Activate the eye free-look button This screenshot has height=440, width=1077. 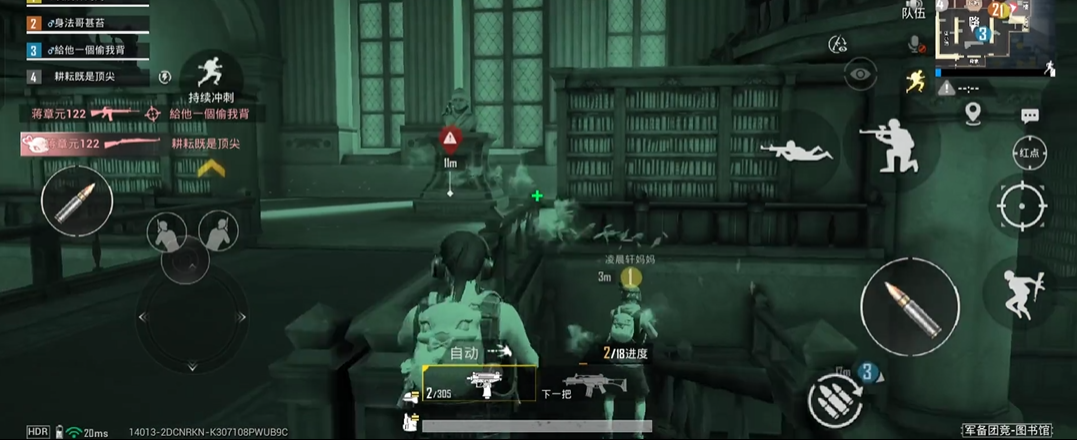(x=860, y=73)
